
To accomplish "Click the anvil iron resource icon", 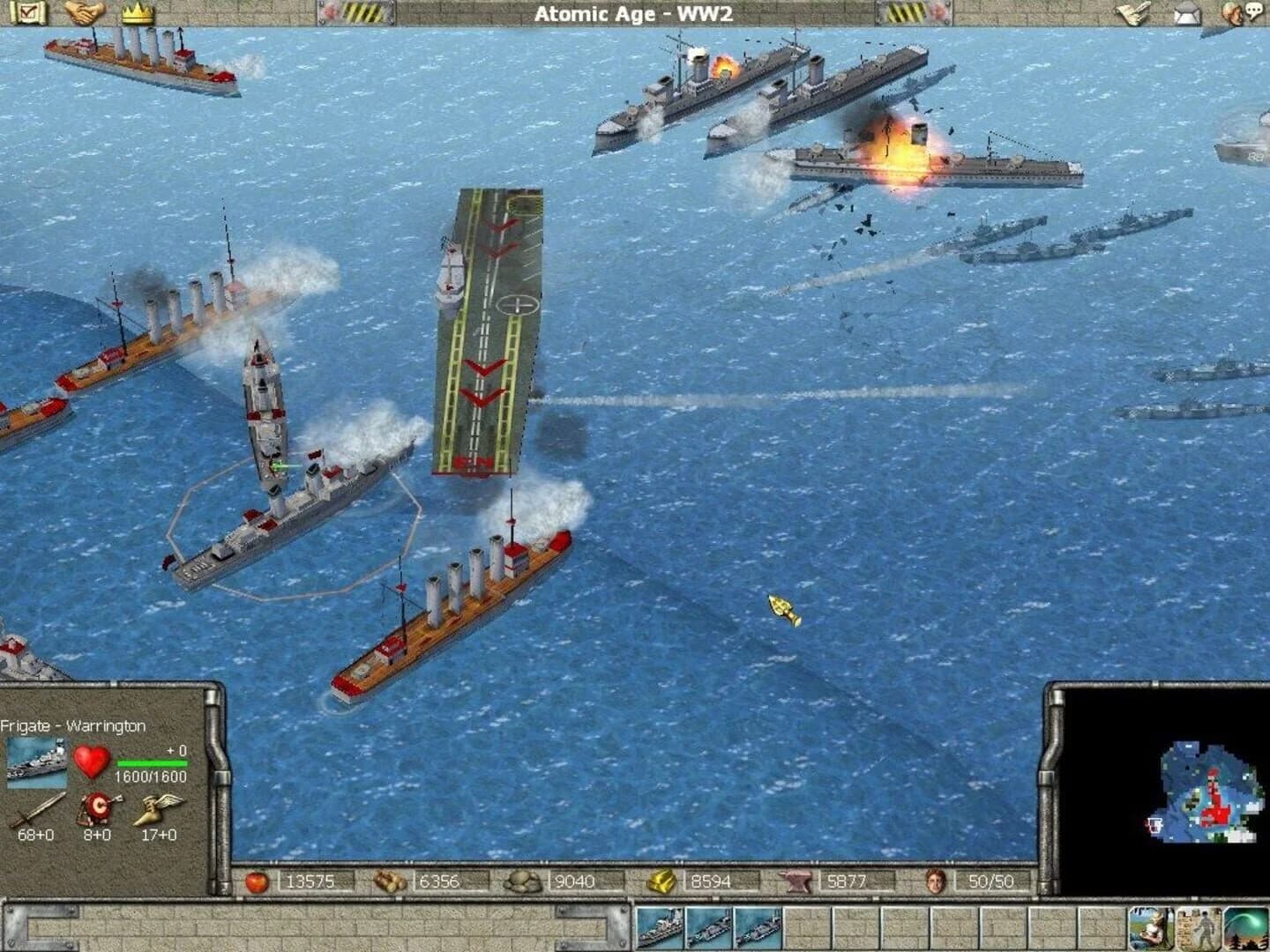I will coord(798,881).
